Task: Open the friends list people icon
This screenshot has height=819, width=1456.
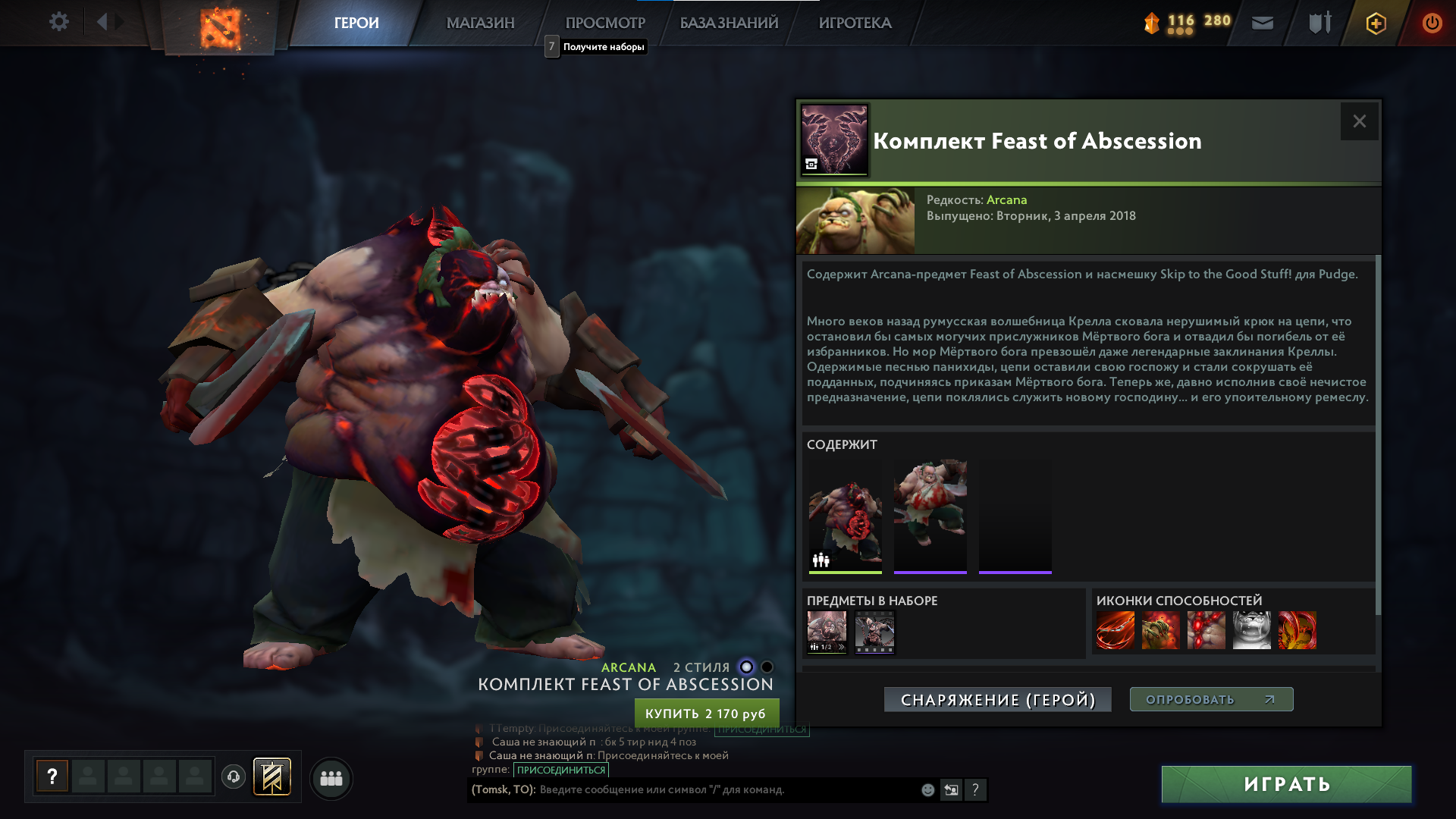Action: click(x=331, y=778)
